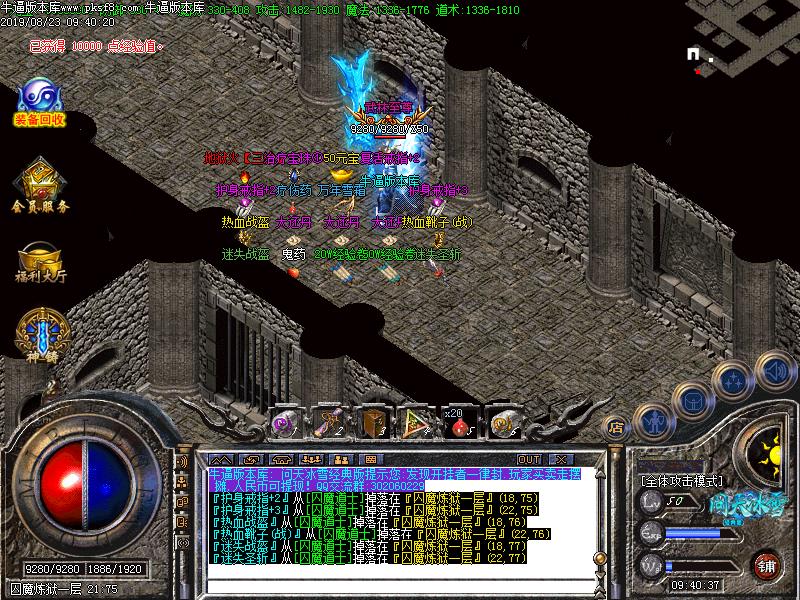Open the 神铸 forging icon
800x600 pixels.
tap(39, 337)
